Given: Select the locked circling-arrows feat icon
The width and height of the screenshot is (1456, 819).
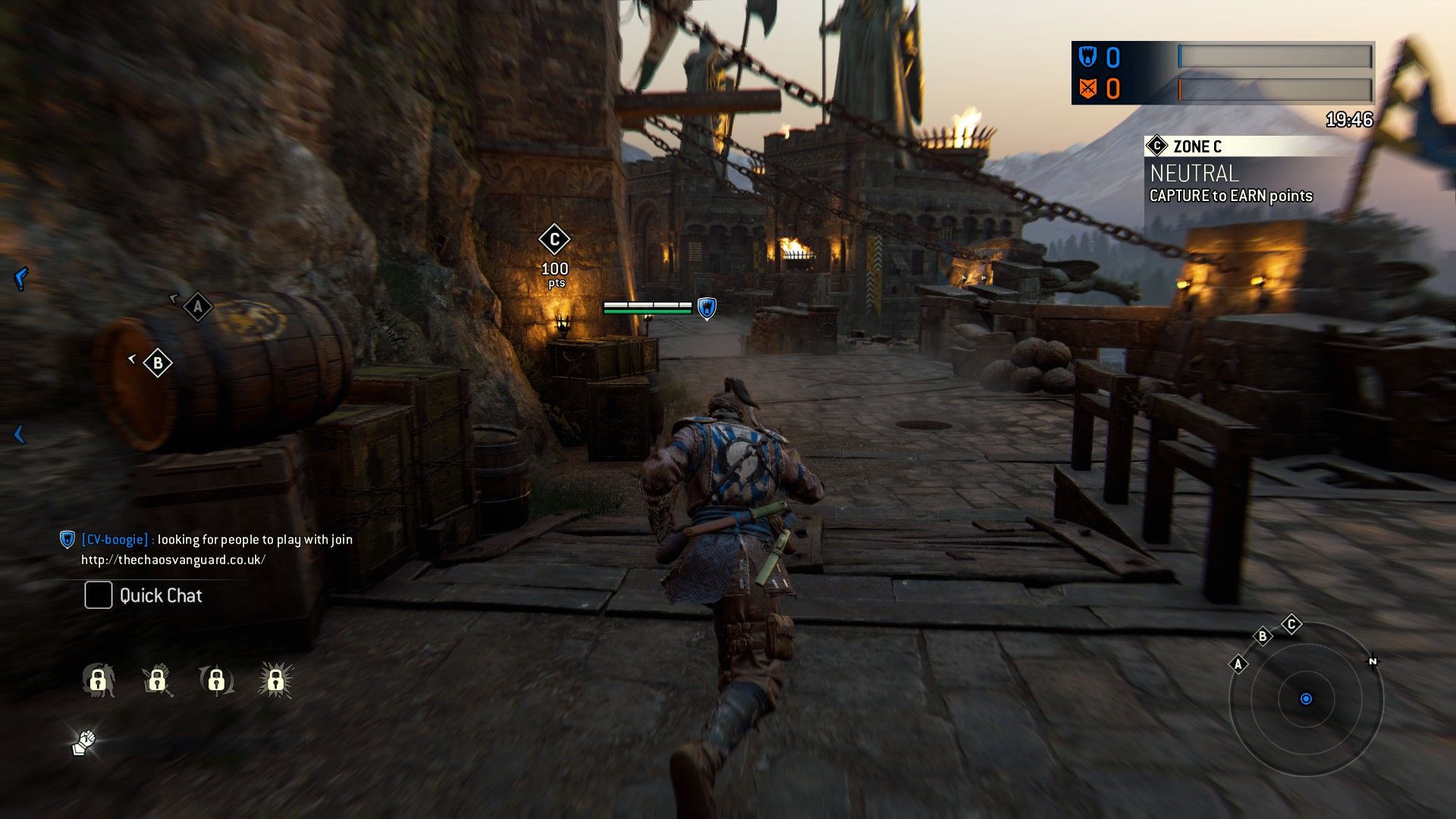Looking at the screenshot, I should 216,680.
